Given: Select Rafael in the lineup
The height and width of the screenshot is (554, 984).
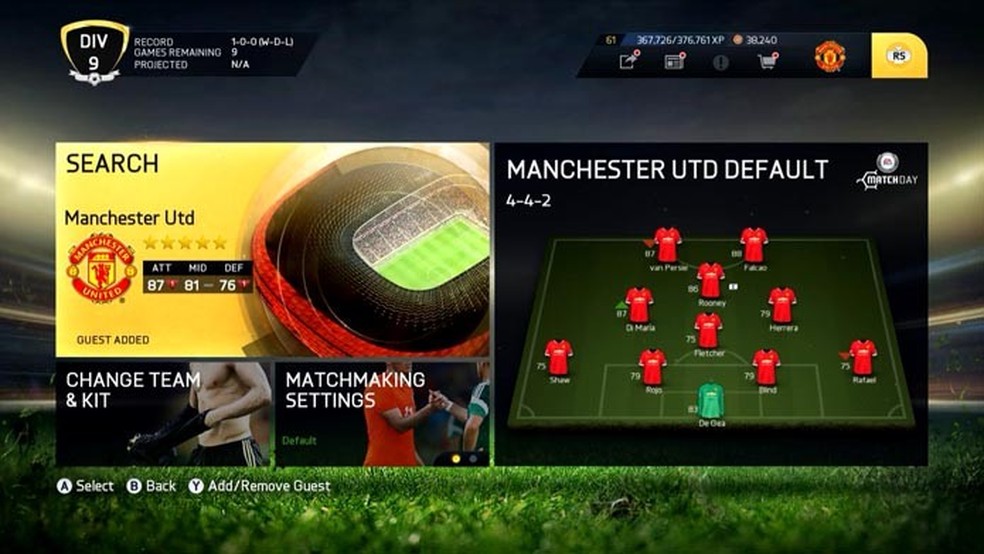Looking at the screenshot, I should click(862, 357).
